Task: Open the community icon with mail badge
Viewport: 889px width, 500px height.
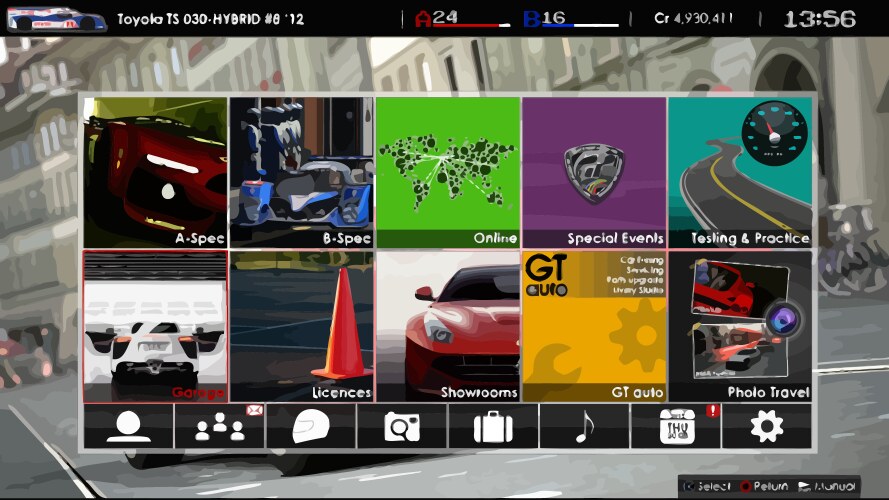Action: pyautogui.click(x=219, y=426)
